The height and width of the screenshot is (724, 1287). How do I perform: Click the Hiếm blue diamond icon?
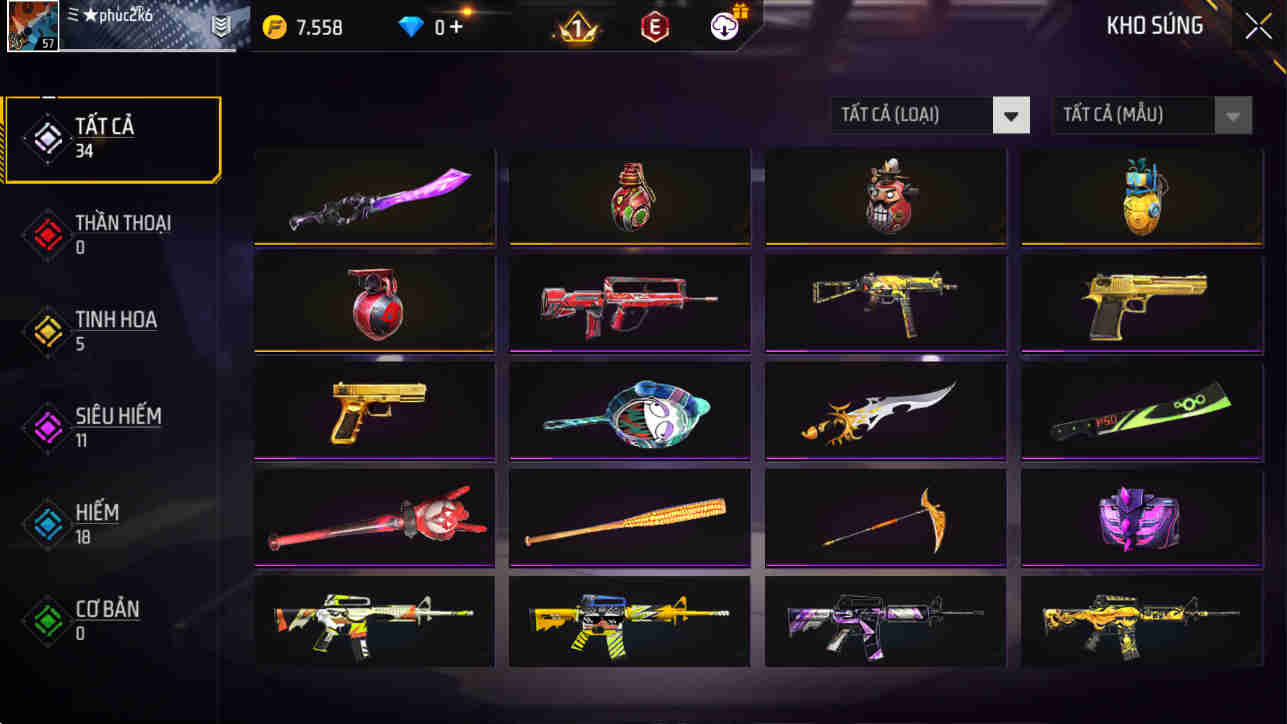(x=47, y=521)
